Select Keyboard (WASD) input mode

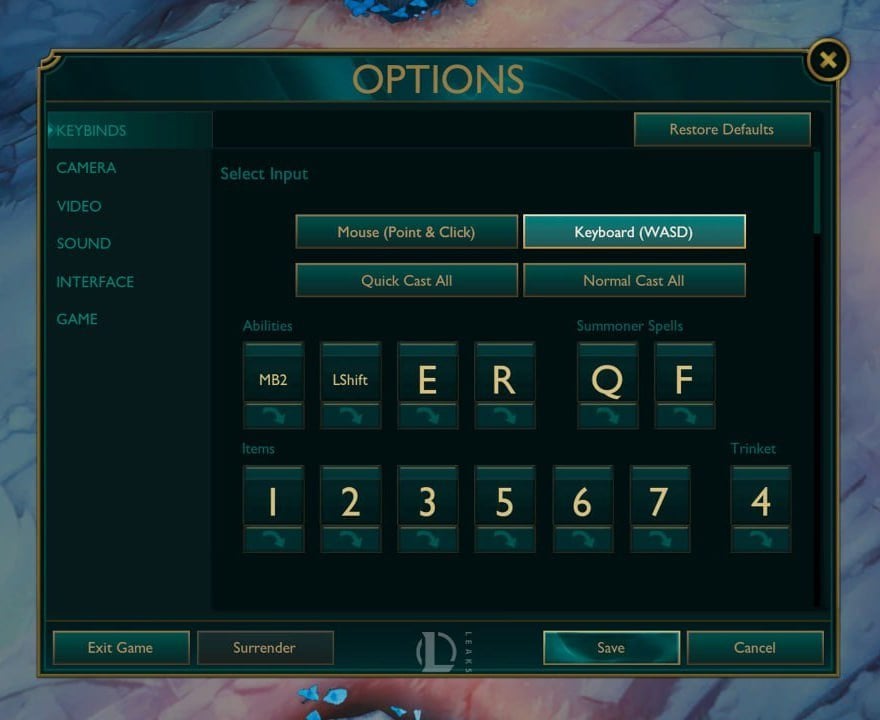(x=634, y=232)
